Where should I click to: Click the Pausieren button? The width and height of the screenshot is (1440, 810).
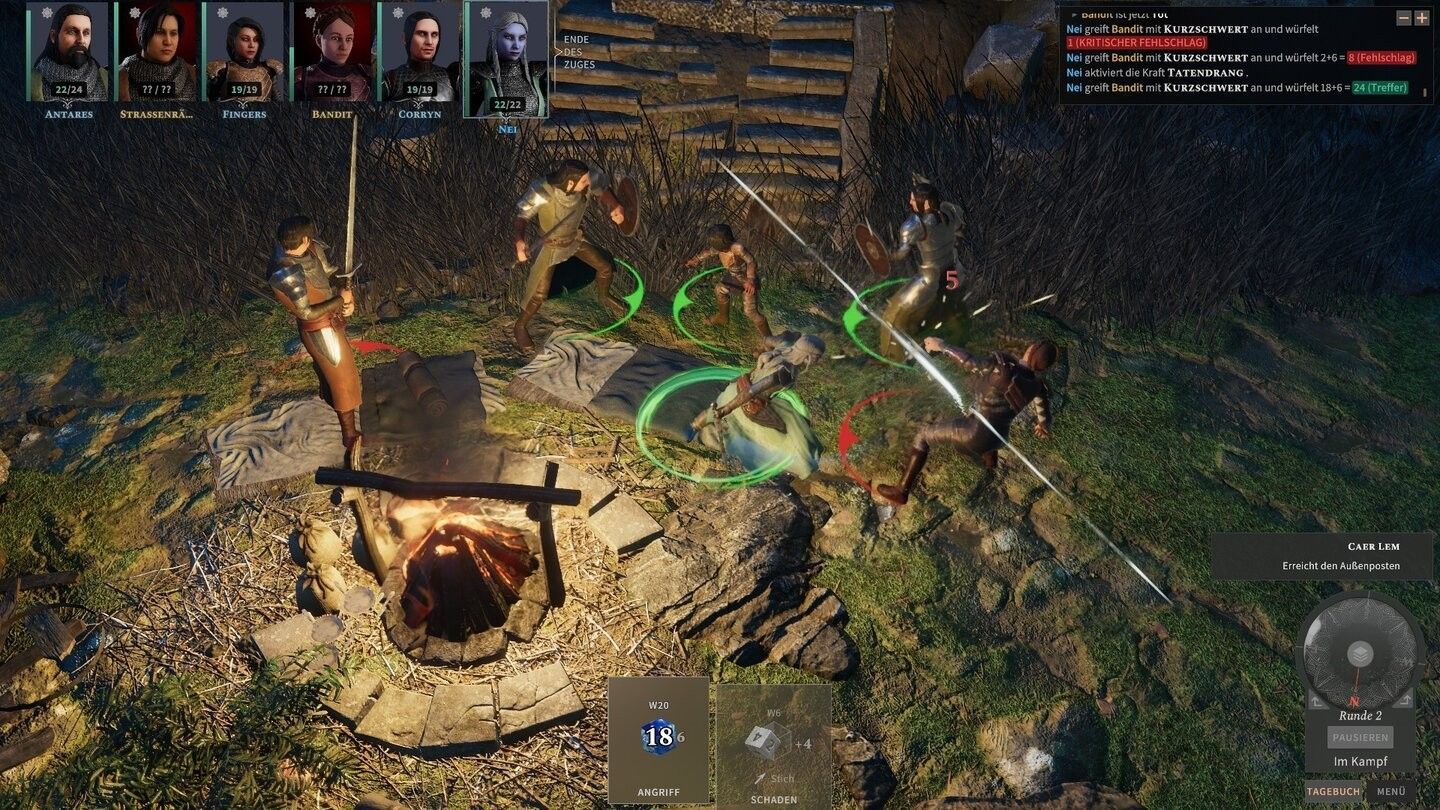pos(1360,737)
